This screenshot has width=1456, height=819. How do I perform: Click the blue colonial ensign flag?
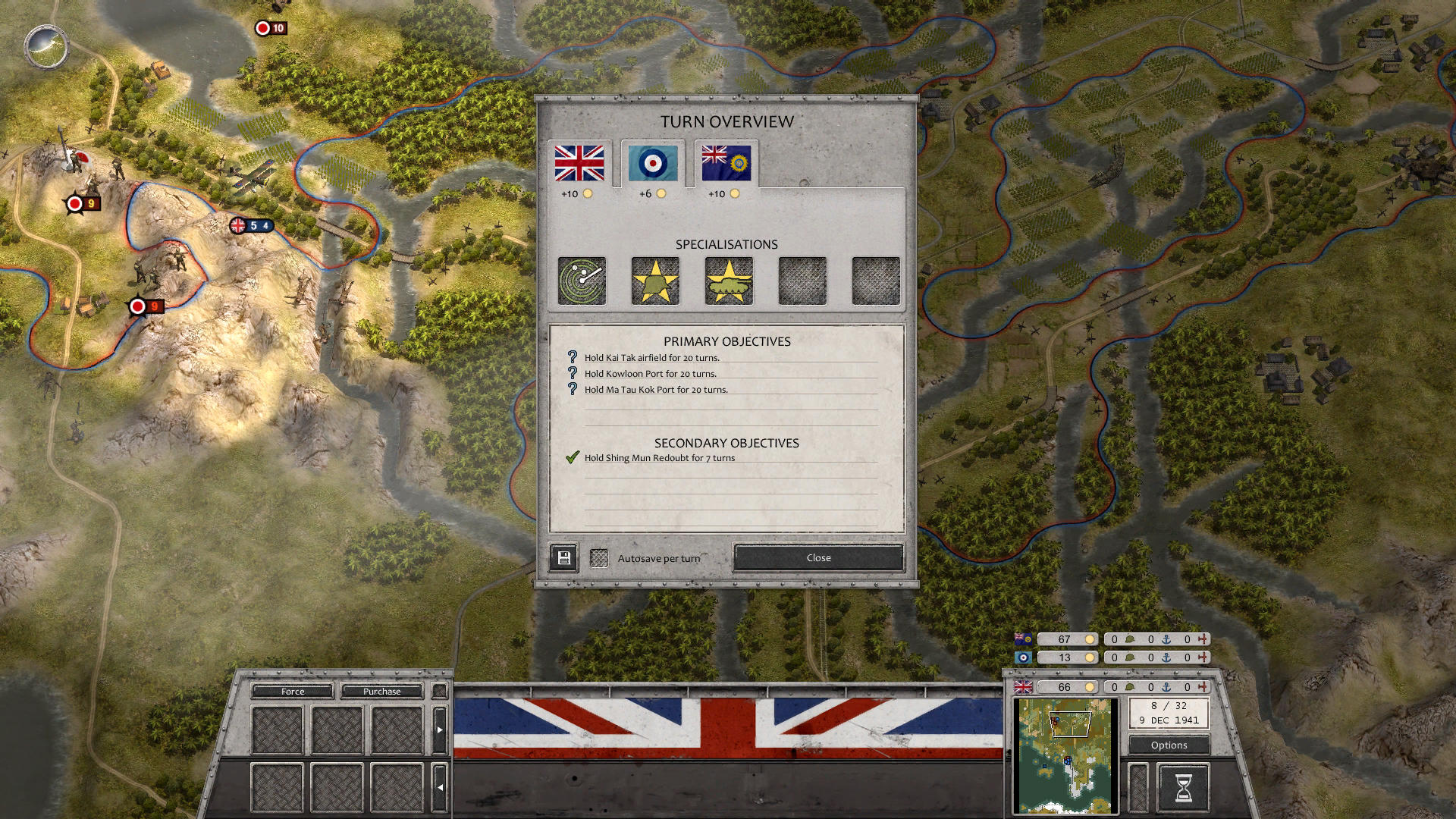coord(724,162)
